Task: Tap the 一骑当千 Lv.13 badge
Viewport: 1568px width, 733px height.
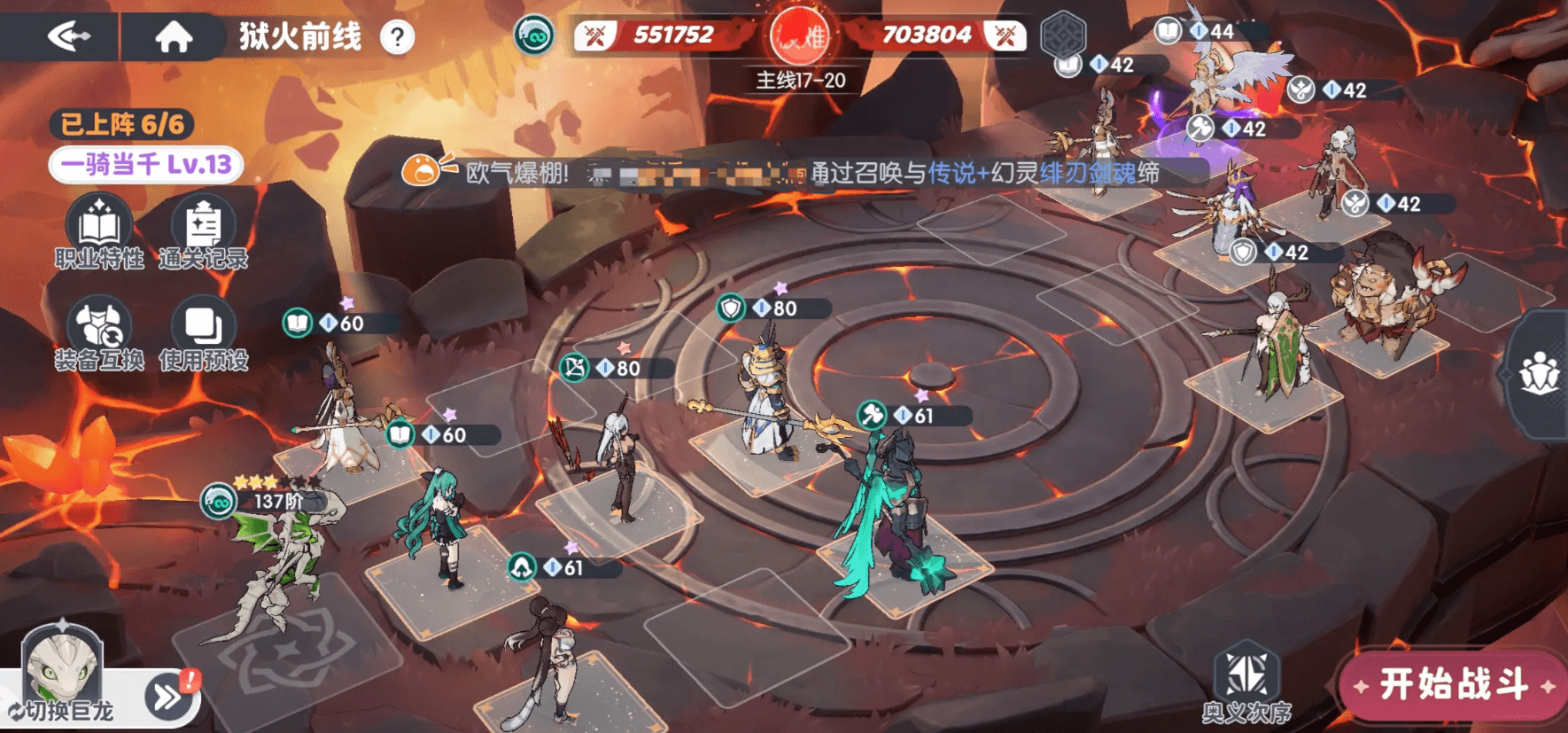Action: point(146,165)
